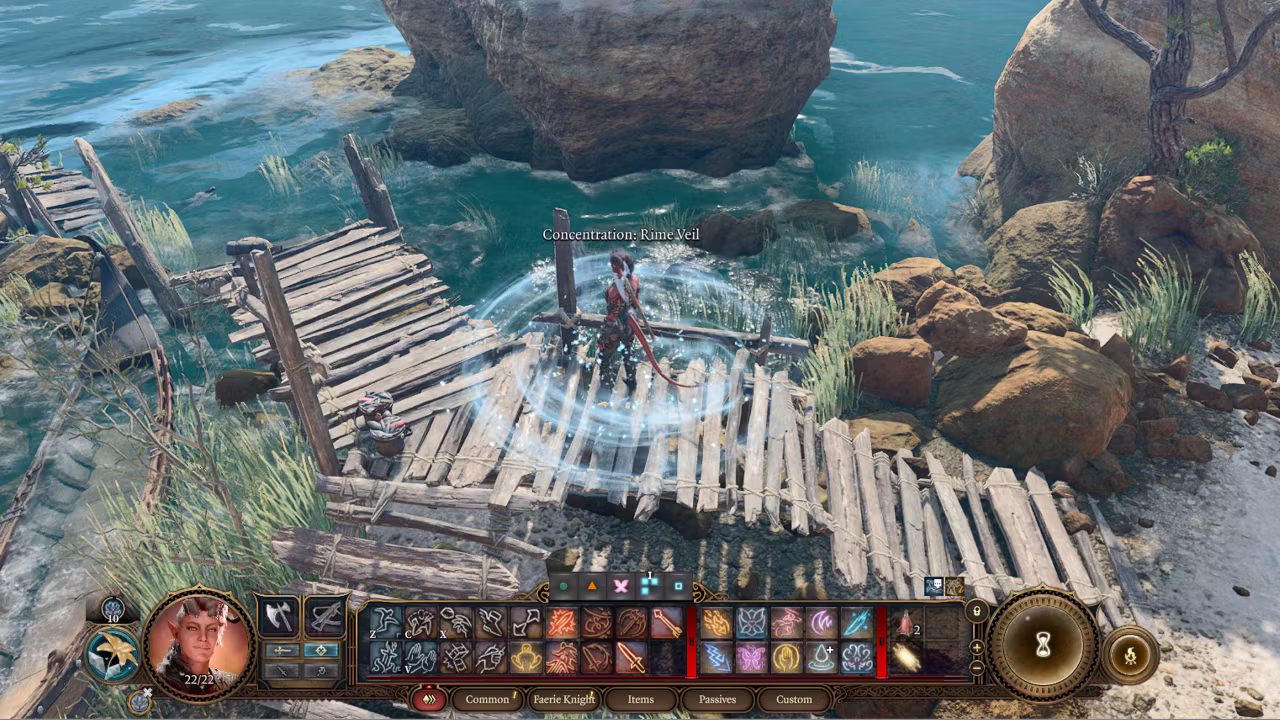Select the Items hotbar tab
Viewport: 1280px width, 720px height.
[640, 699]
